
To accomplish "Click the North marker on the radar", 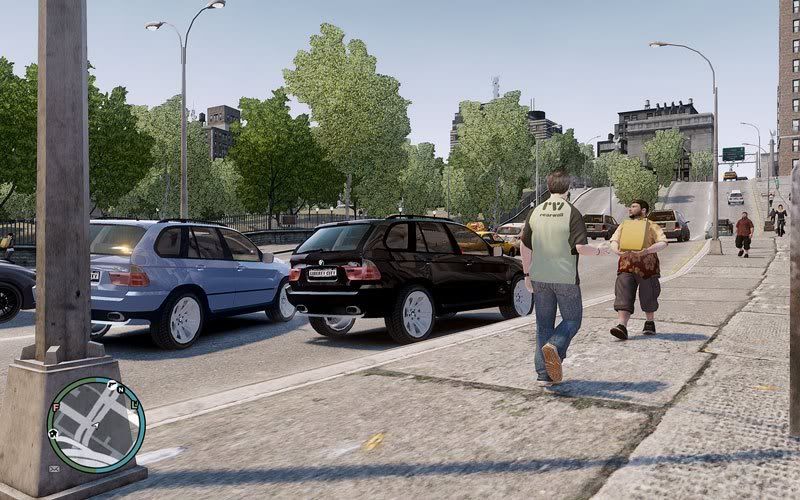I will pos(121,390).
